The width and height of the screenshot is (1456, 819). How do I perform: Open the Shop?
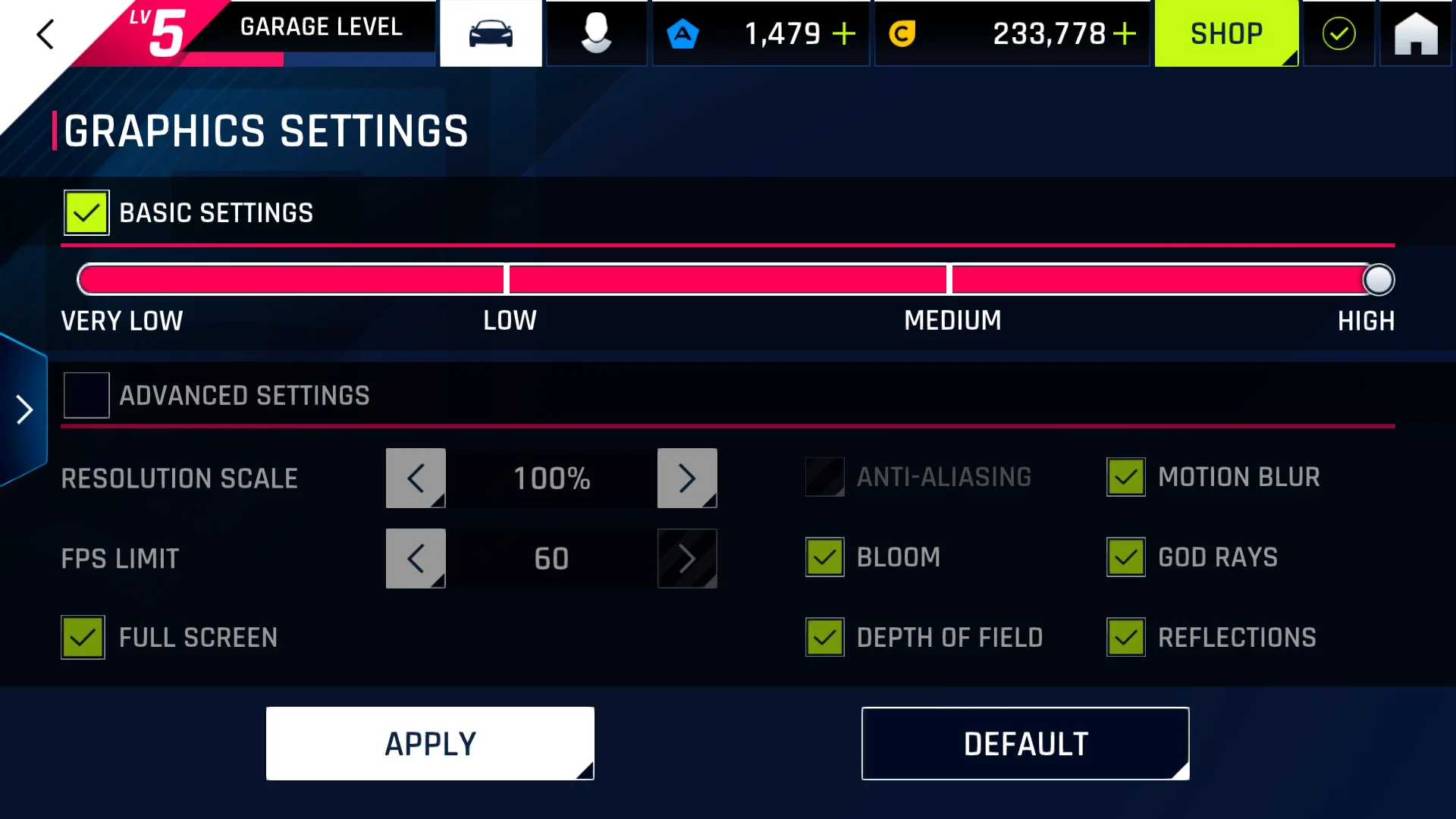1226,34
